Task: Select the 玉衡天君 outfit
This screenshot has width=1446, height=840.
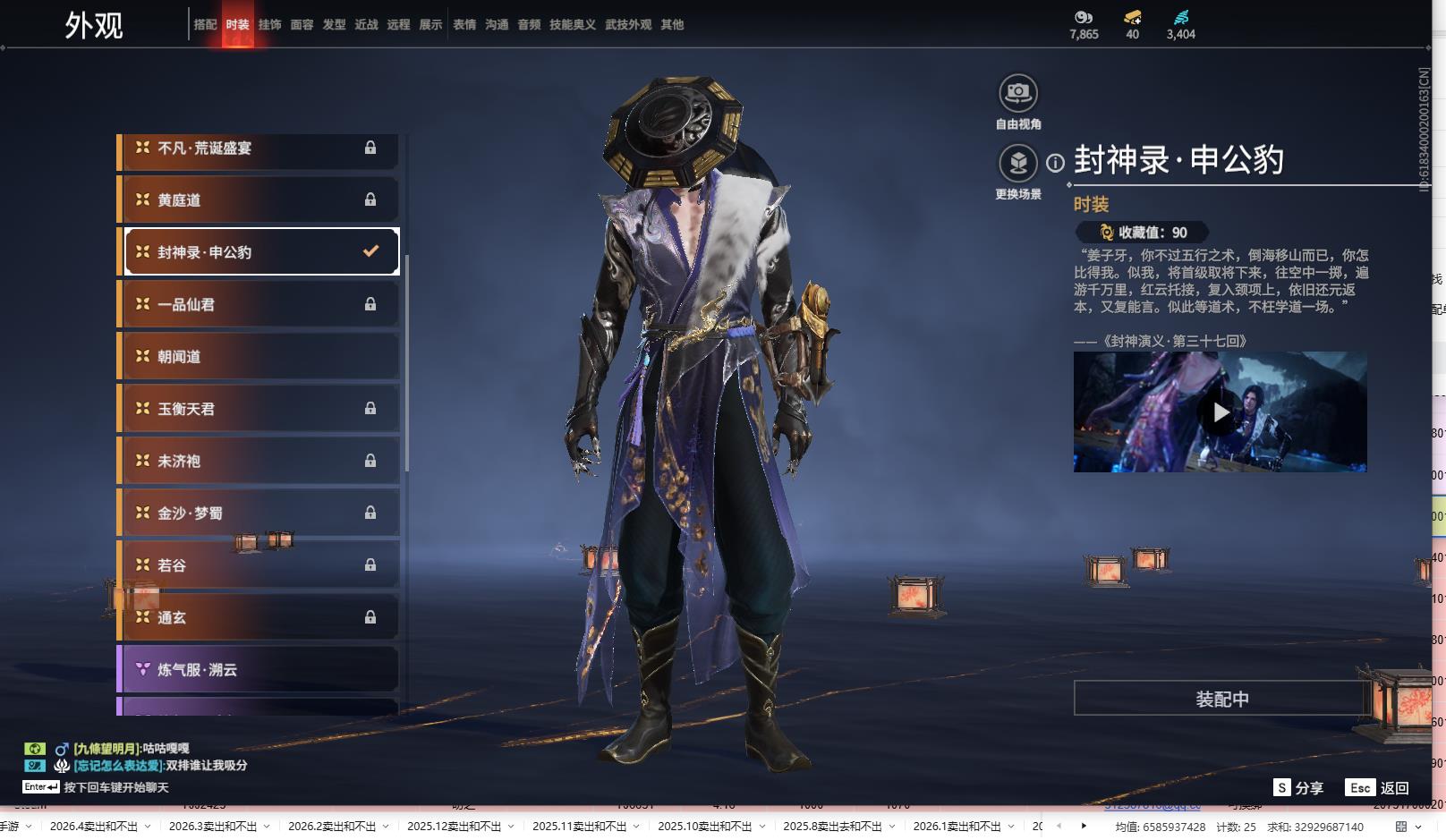Action: 259,409
